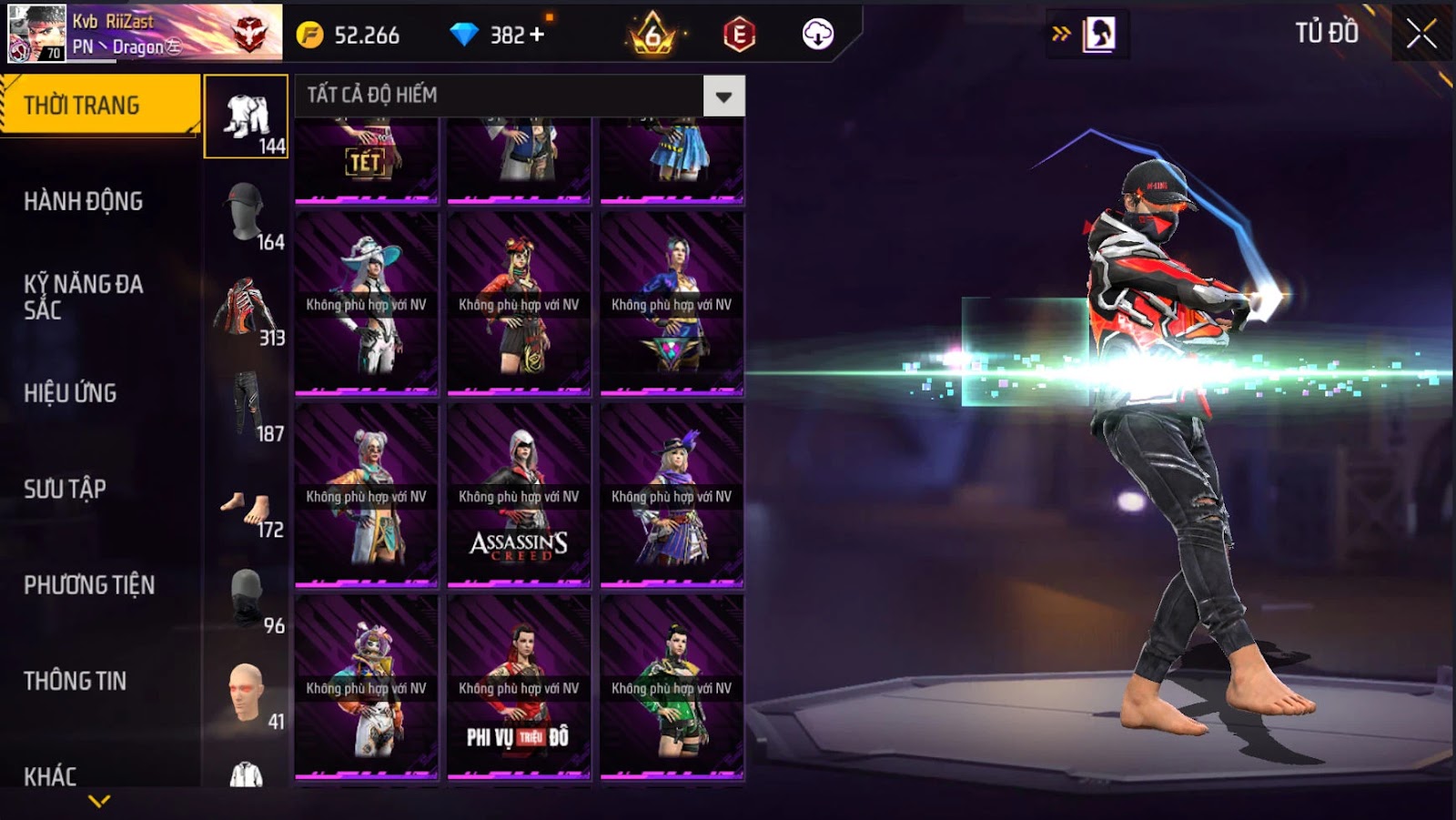Select the jacket subcategory with 313 items

pos(247,311)
